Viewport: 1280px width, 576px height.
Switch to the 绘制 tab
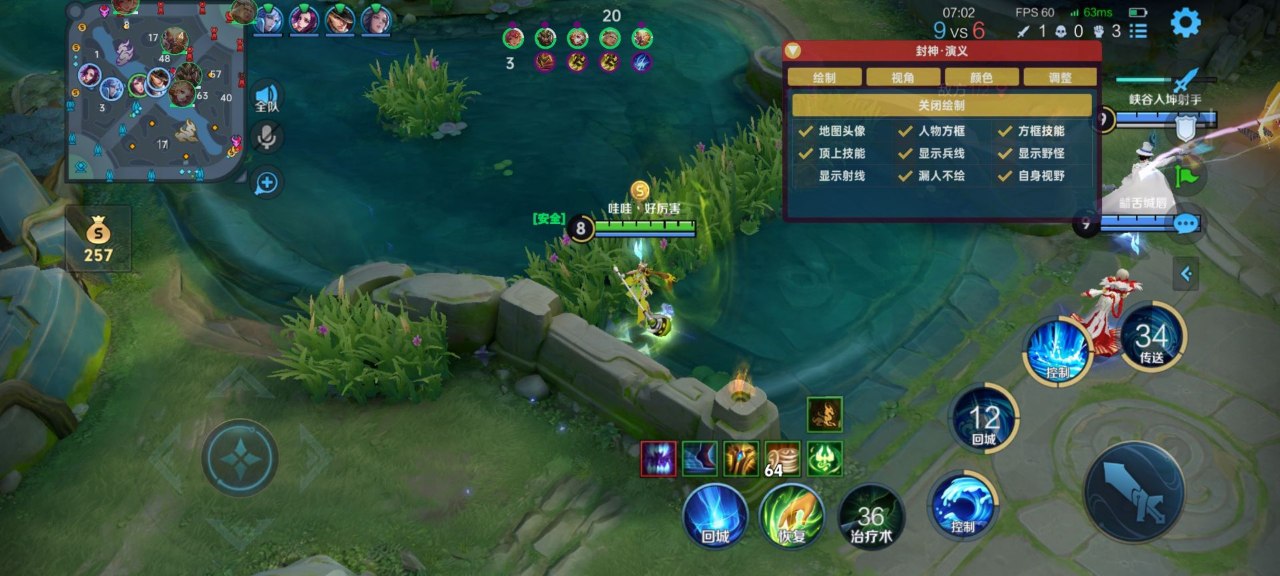point(824,77)
